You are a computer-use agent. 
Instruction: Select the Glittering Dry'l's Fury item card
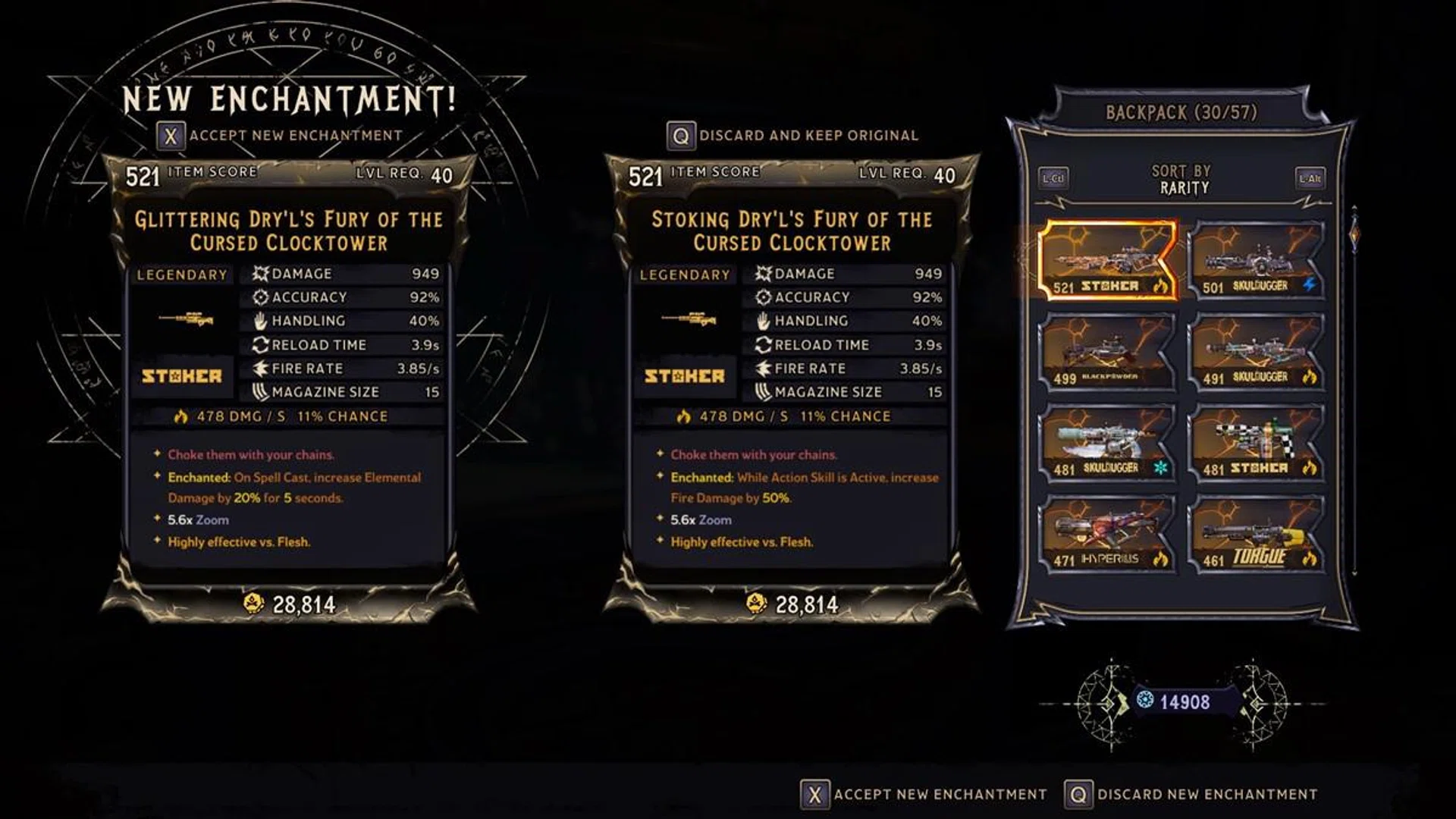coord(288,379)
